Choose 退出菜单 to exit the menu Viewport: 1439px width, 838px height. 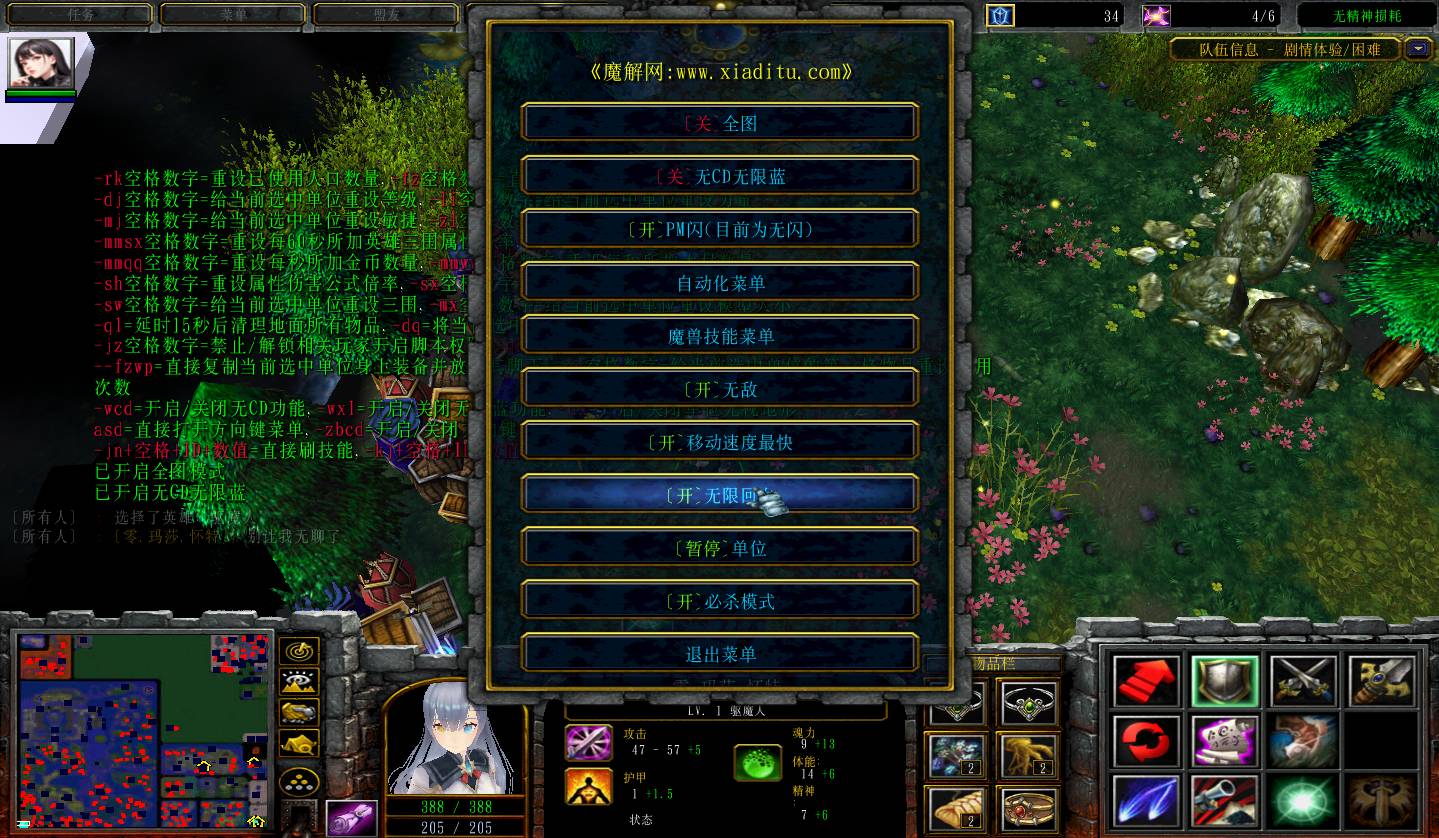click(x=720, y=654)
